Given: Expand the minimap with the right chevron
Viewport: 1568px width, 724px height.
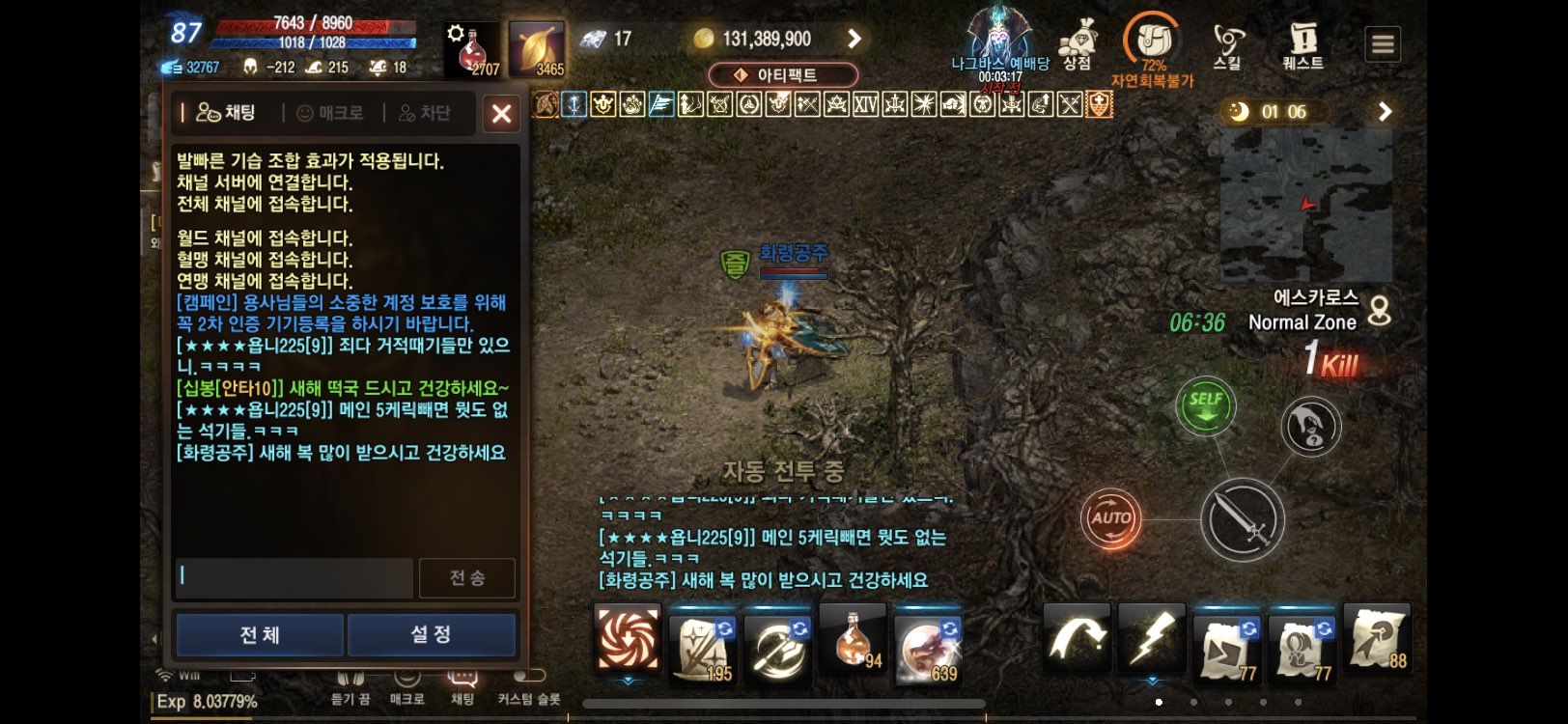Looking at the screenshot, I should pyautogui.click(x=1385, y=111).
